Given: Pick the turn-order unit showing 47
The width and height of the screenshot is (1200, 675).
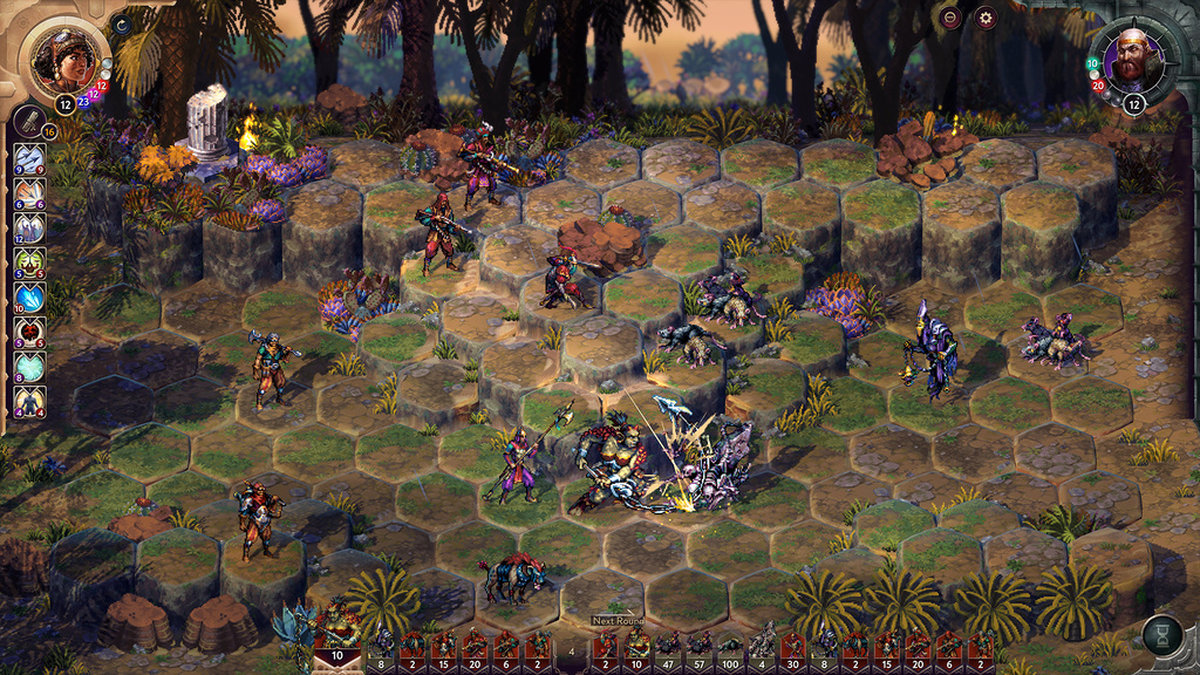Looking at the screenshot, I should pos(667,646).
